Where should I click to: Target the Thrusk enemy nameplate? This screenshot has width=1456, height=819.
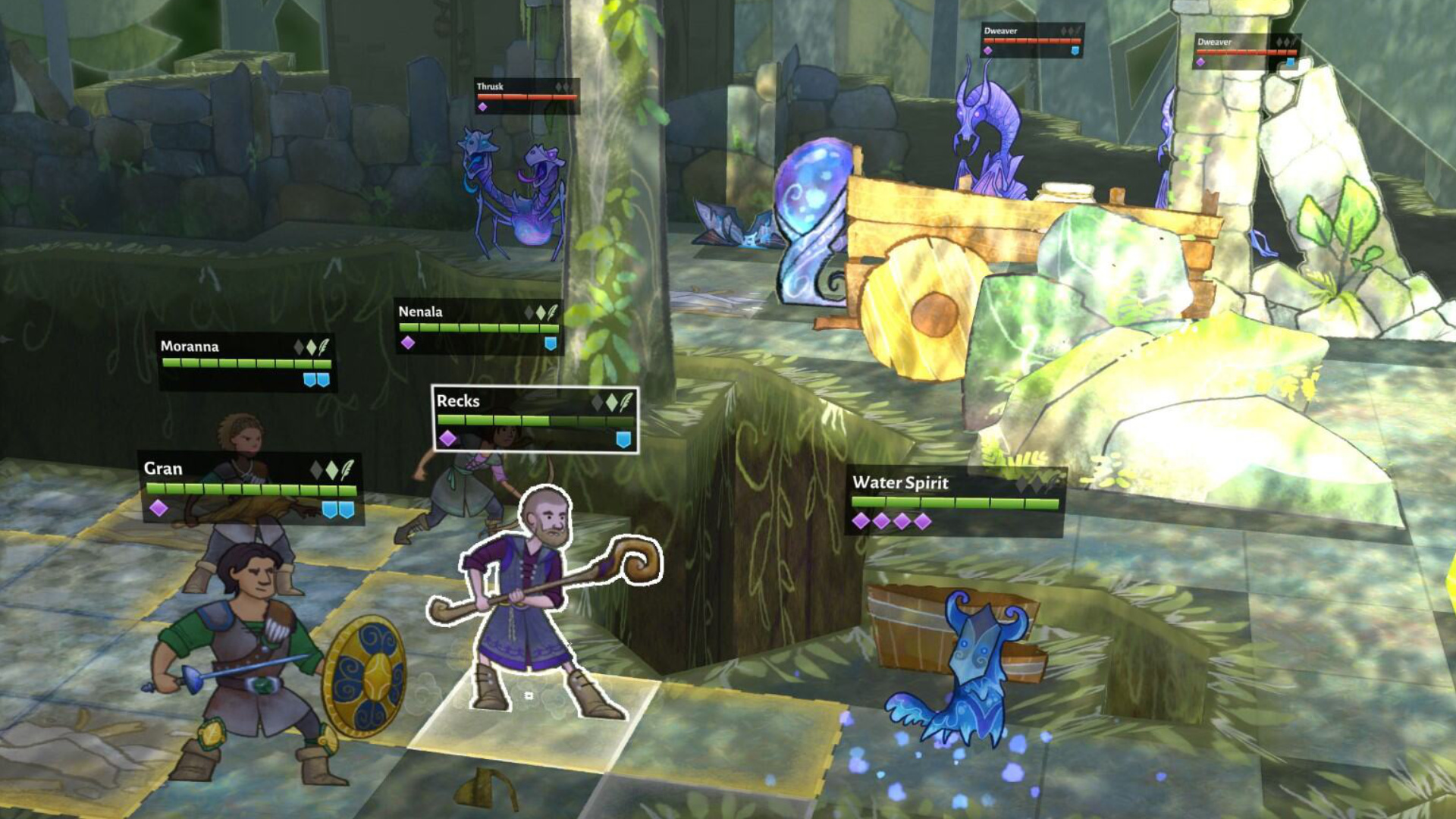coord(527,96)
